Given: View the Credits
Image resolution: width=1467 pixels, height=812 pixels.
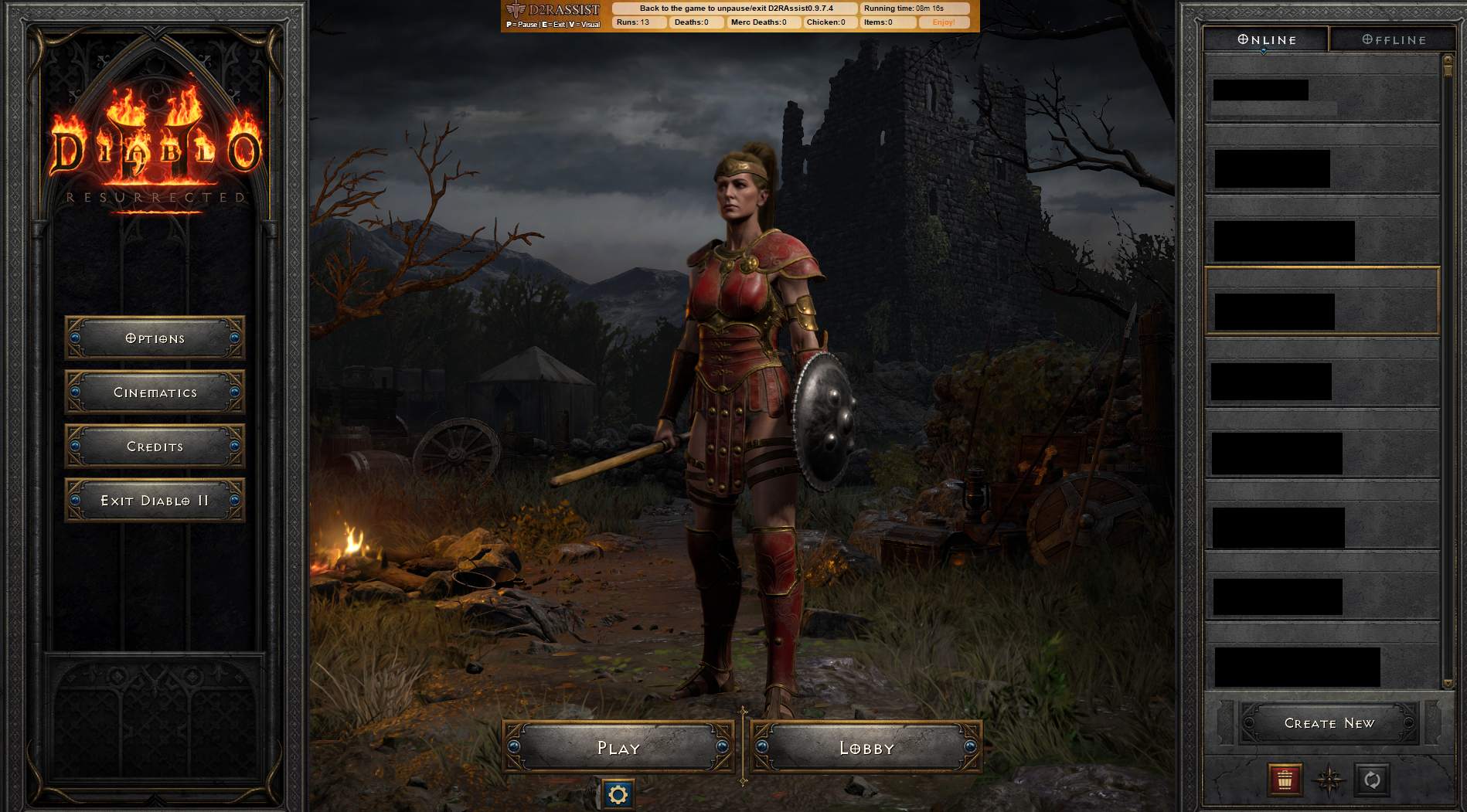Looking at the screenshot, I should tap(155, 447).
